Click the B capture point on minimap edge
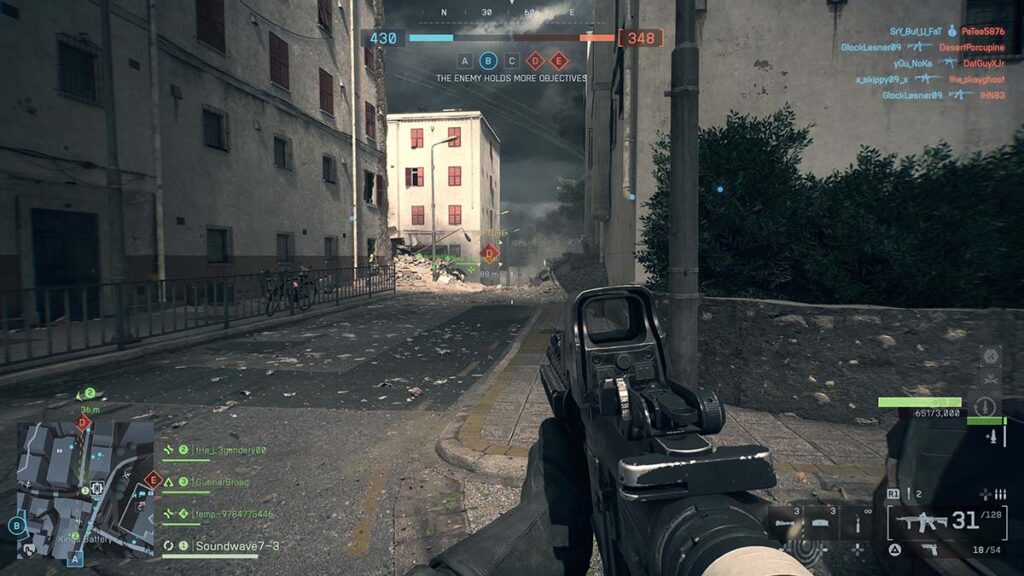 click(17, 524)
